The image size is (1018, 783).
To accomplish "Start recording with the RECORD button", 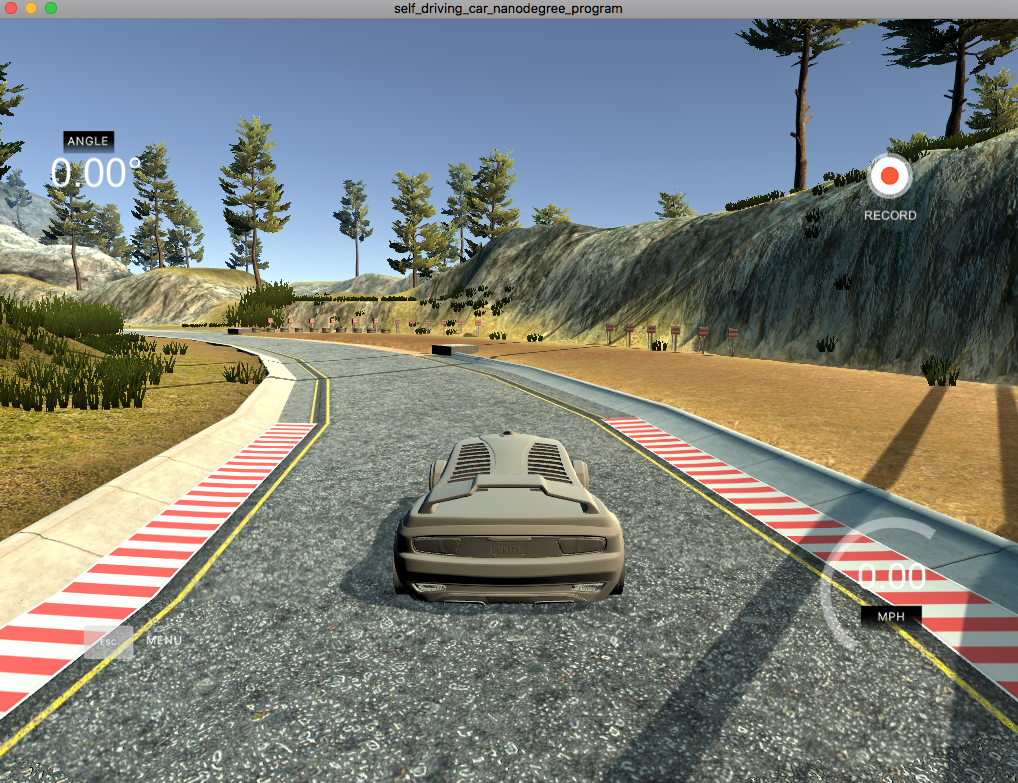I will coord(889,177).
